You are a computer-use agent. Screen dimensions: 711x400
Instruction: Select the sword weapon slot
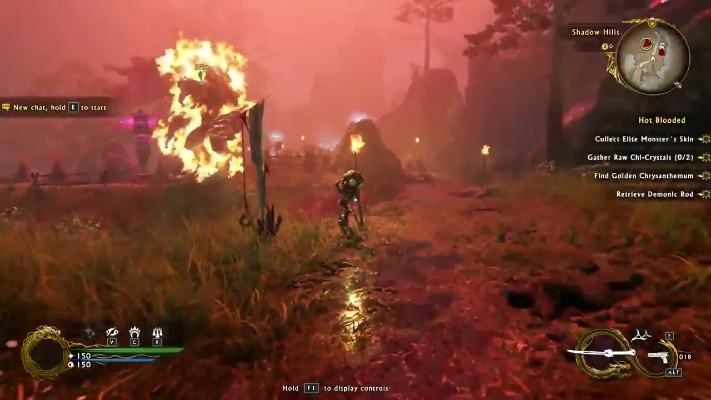(604, 353)
